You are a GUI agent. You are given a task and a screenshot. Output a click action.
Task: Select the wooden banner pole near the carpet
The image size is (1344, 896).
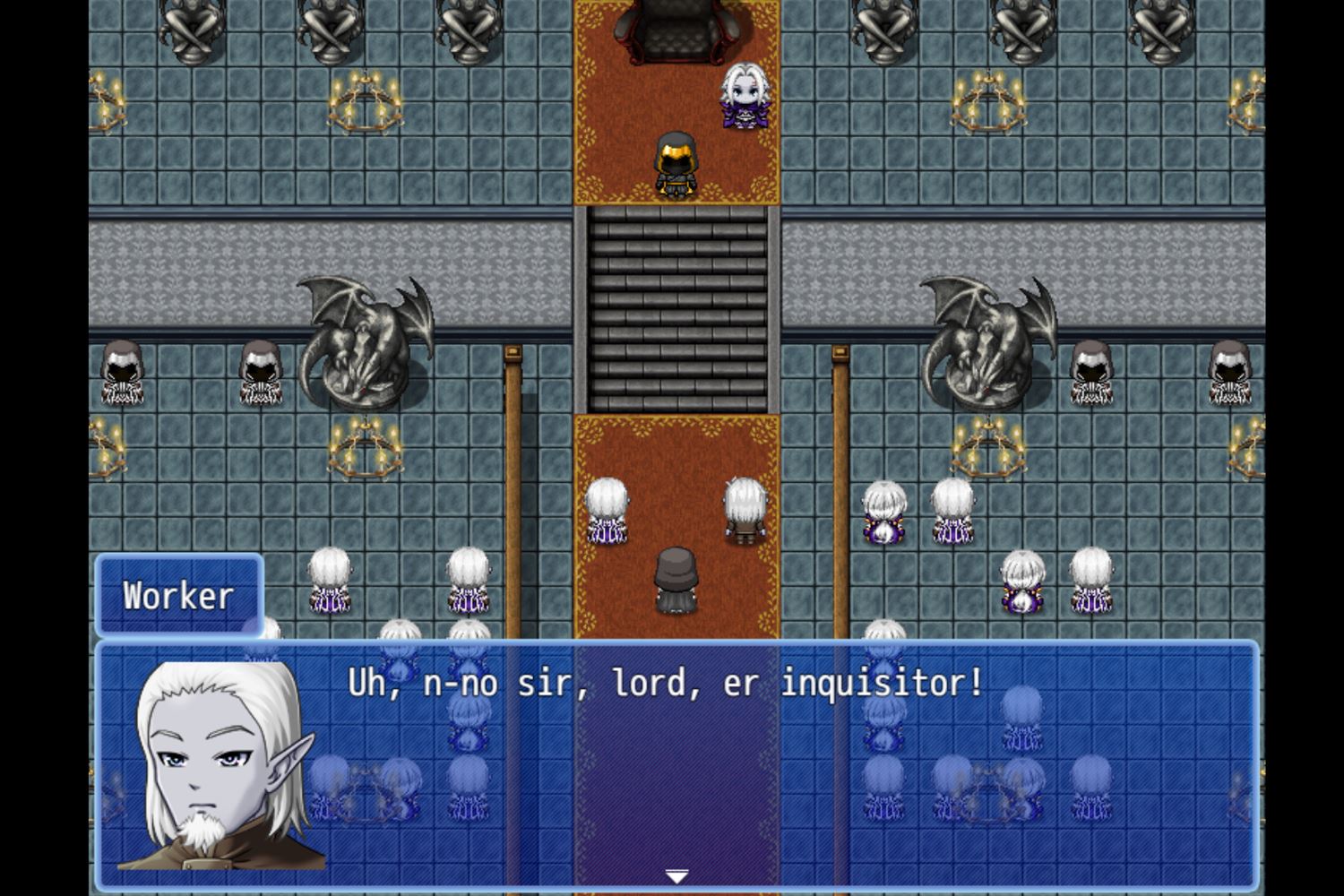click(x=513, y=448)
